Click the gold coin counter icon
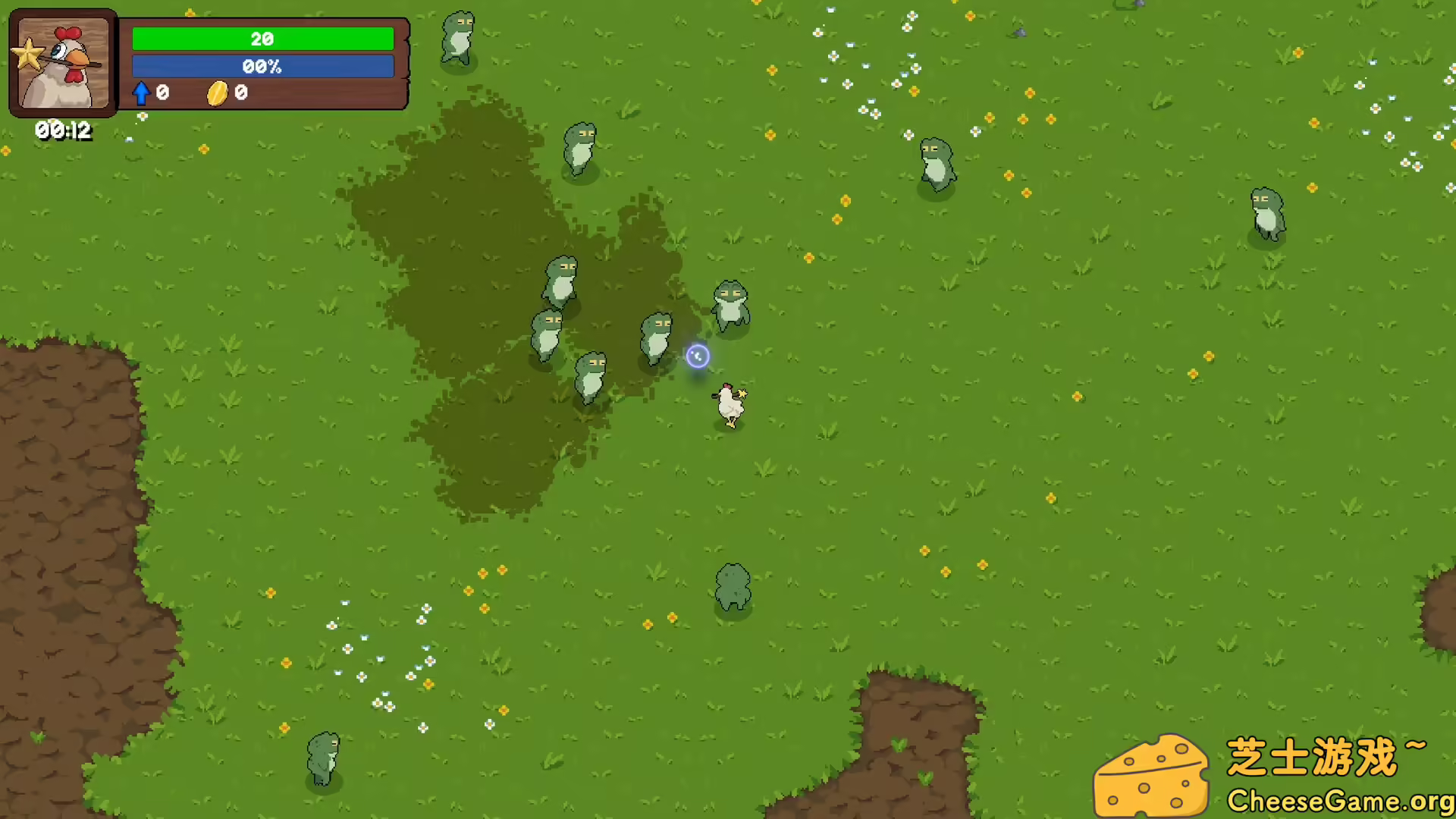The image size is (1456, 819). (218, 93)
